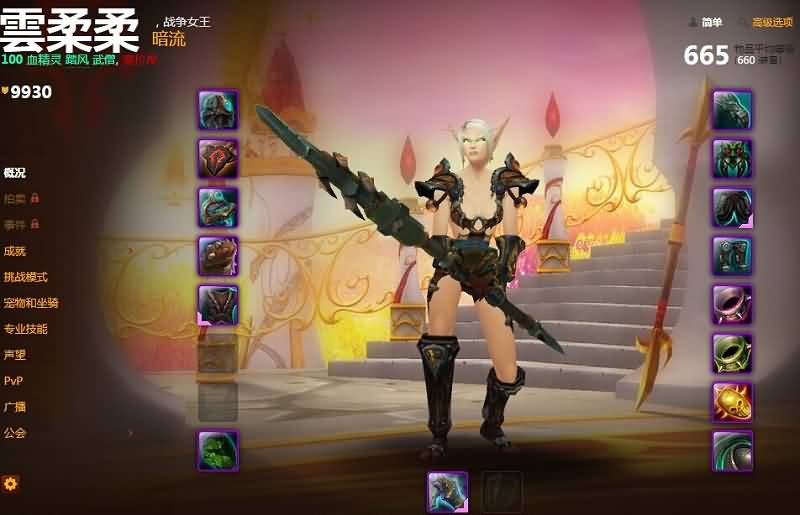This screenshot has width=800, height=515.
Task: Select the boots equipment slot
Action: (732, 256)
